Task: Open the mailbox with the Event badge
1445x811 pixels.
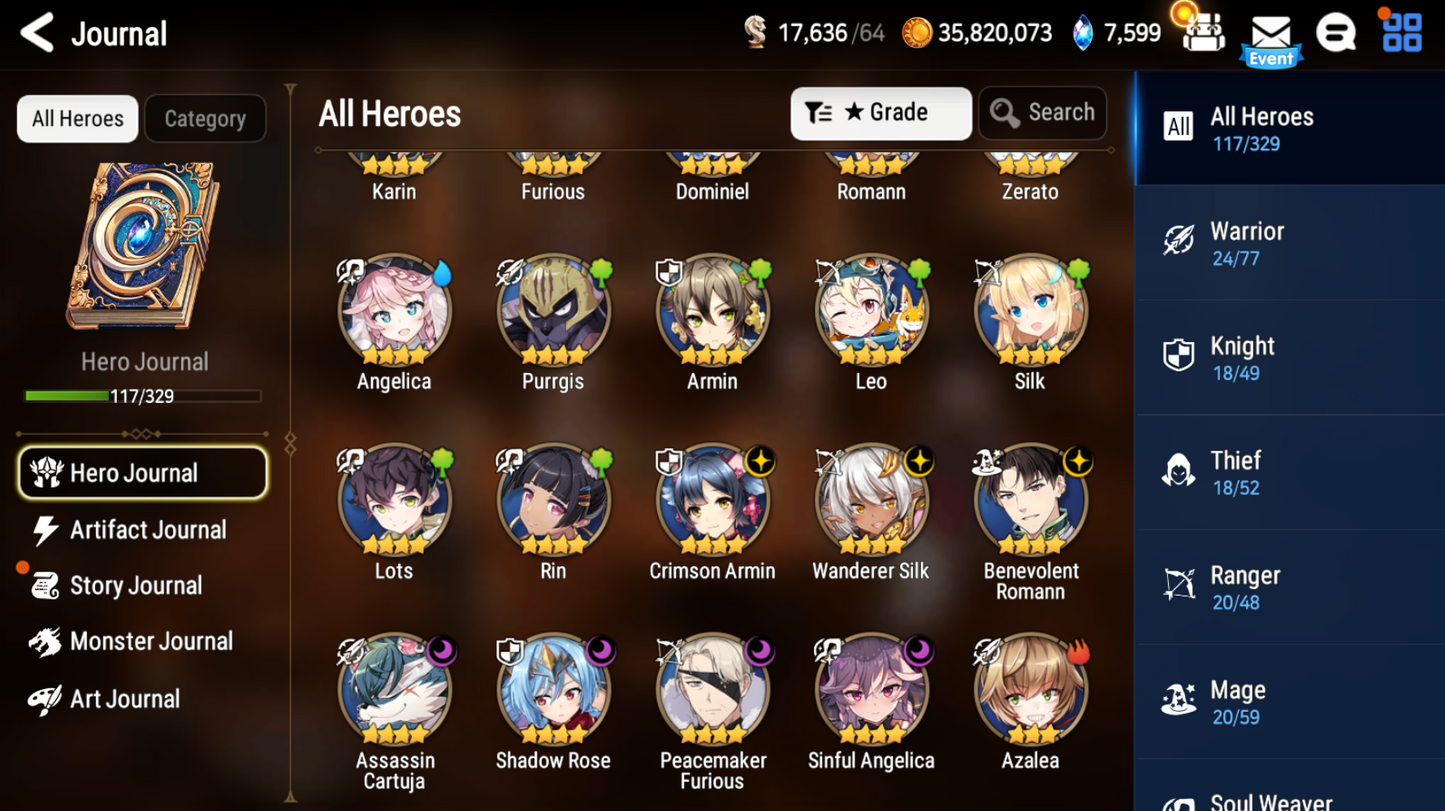Action: [x=1271, y=33]
